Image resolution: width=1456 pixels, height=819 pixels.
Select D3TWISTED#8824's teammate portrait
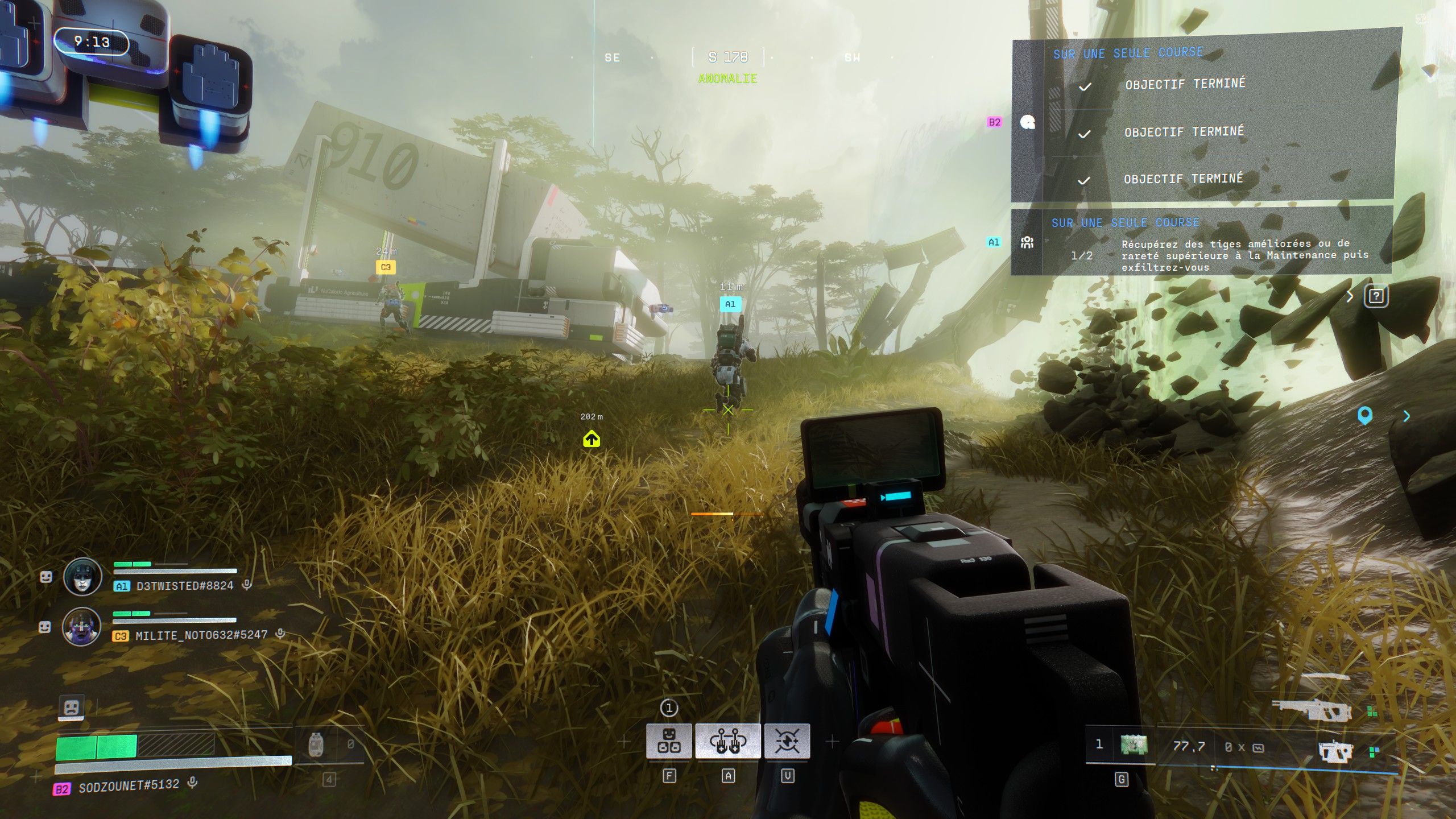click(83, 577)
